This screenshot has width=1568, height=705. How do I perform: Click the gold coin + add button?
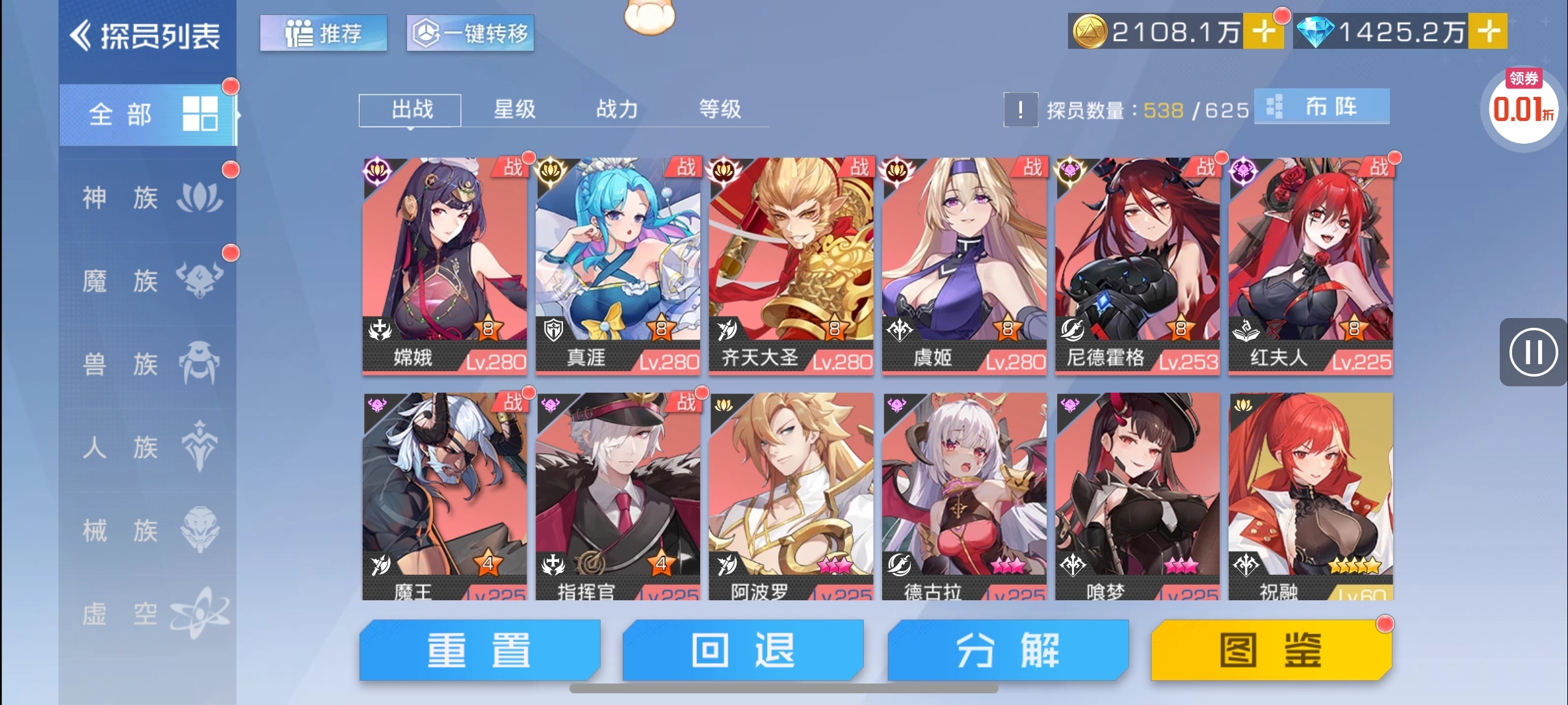click(x=1264, y=29)
